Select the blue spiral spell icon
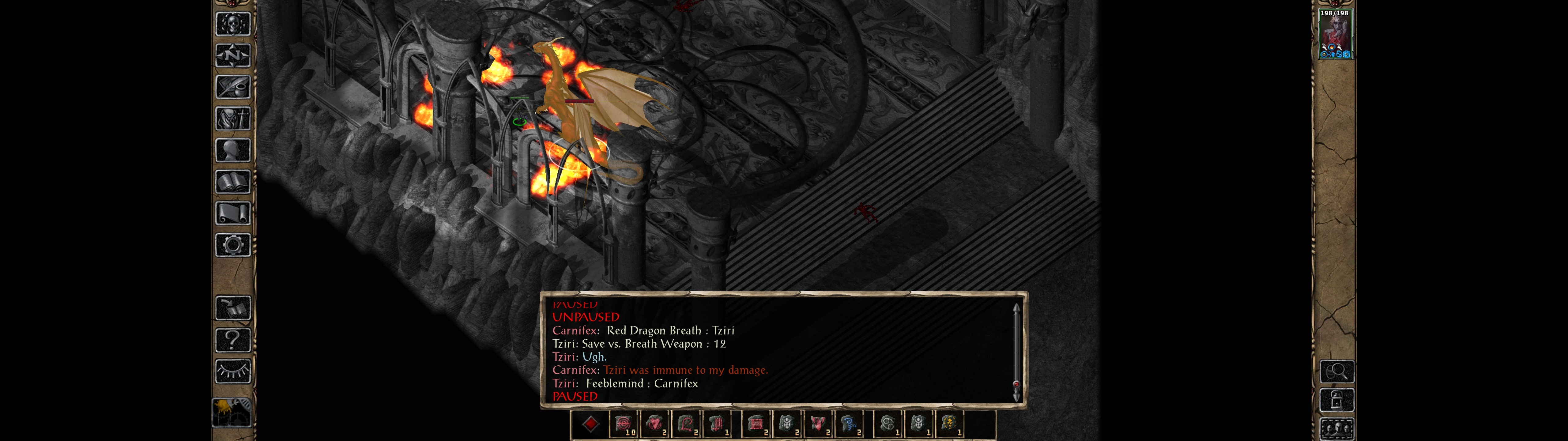 tap(848, 424)
